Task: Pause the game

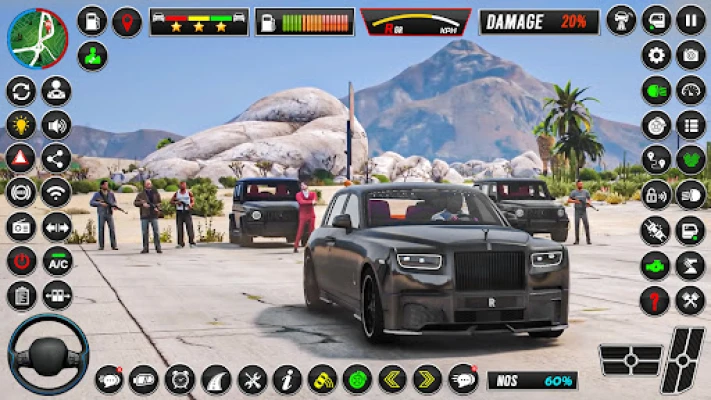Action: click(x=691, y=20)
